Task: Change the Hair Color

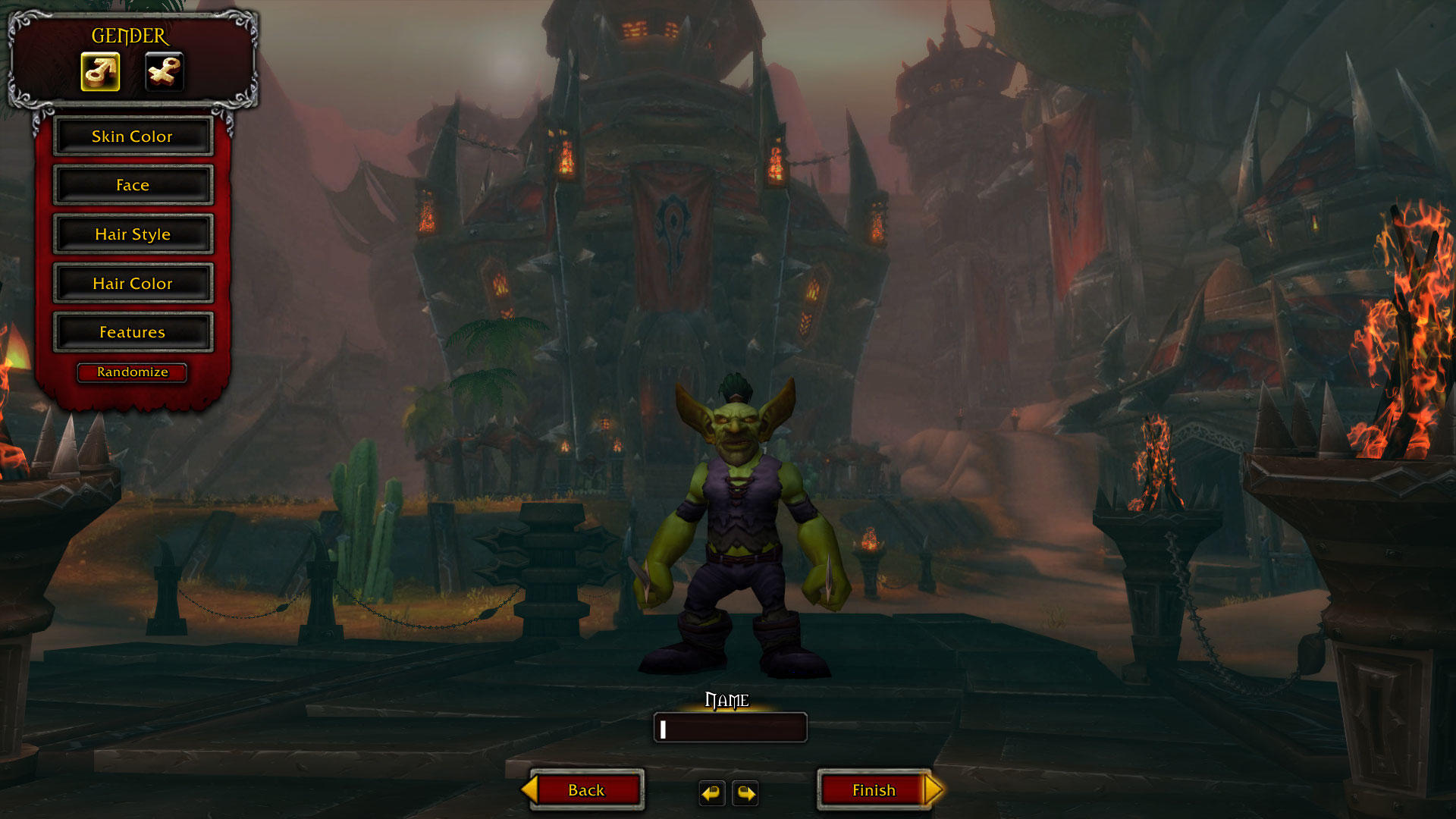Action: 133,284
